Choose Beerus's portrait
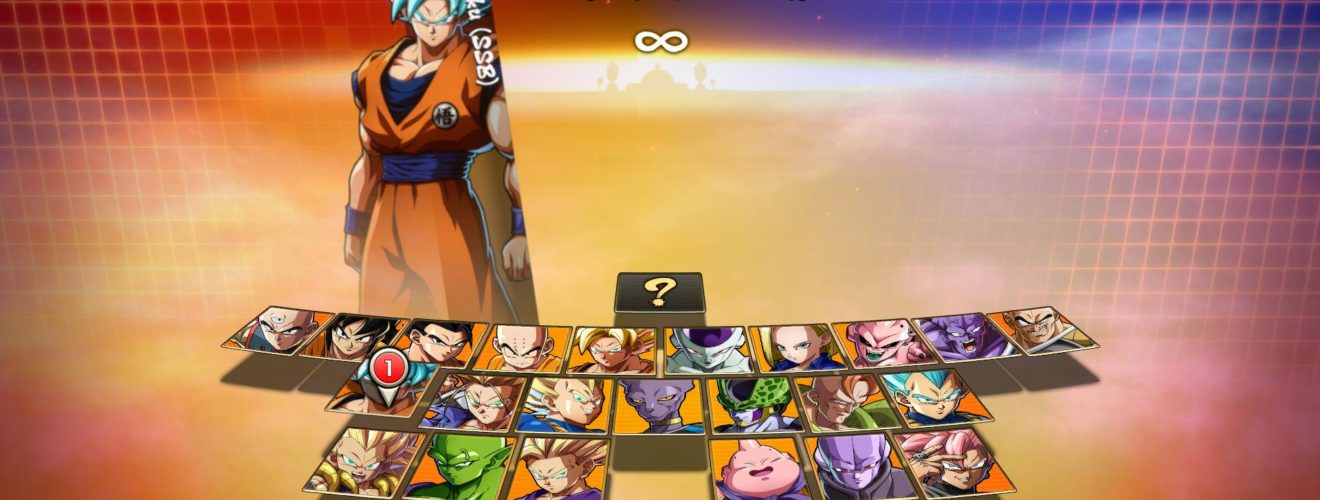 click(660, 405)
